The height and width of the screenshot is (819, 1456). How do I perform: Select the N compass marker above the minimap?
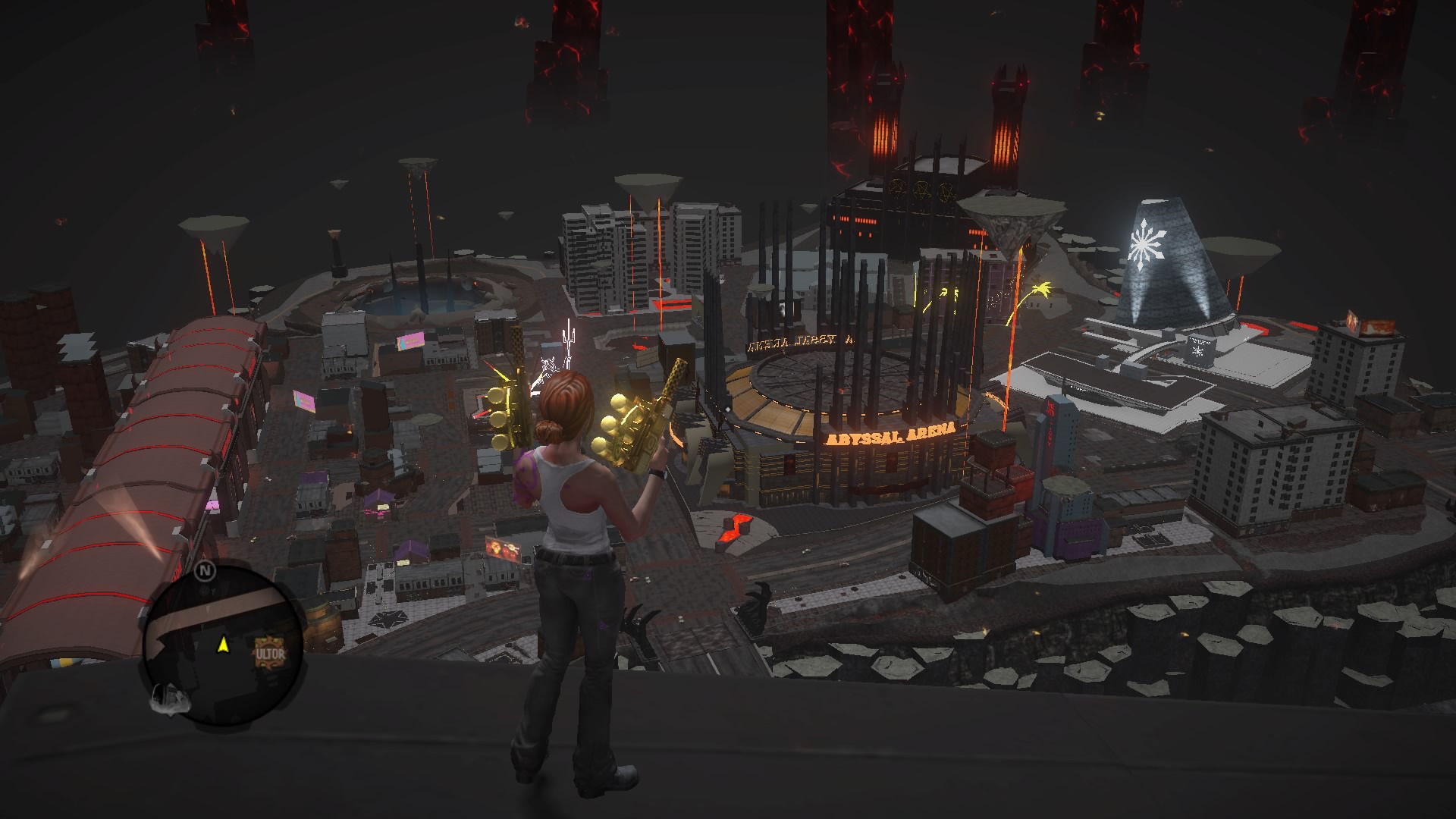205,570
